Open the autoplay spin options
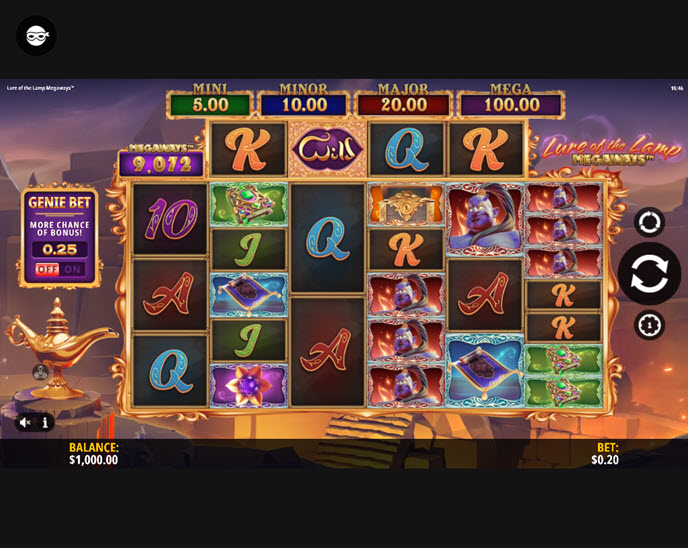The image size is (688, 548). (649, 222)
